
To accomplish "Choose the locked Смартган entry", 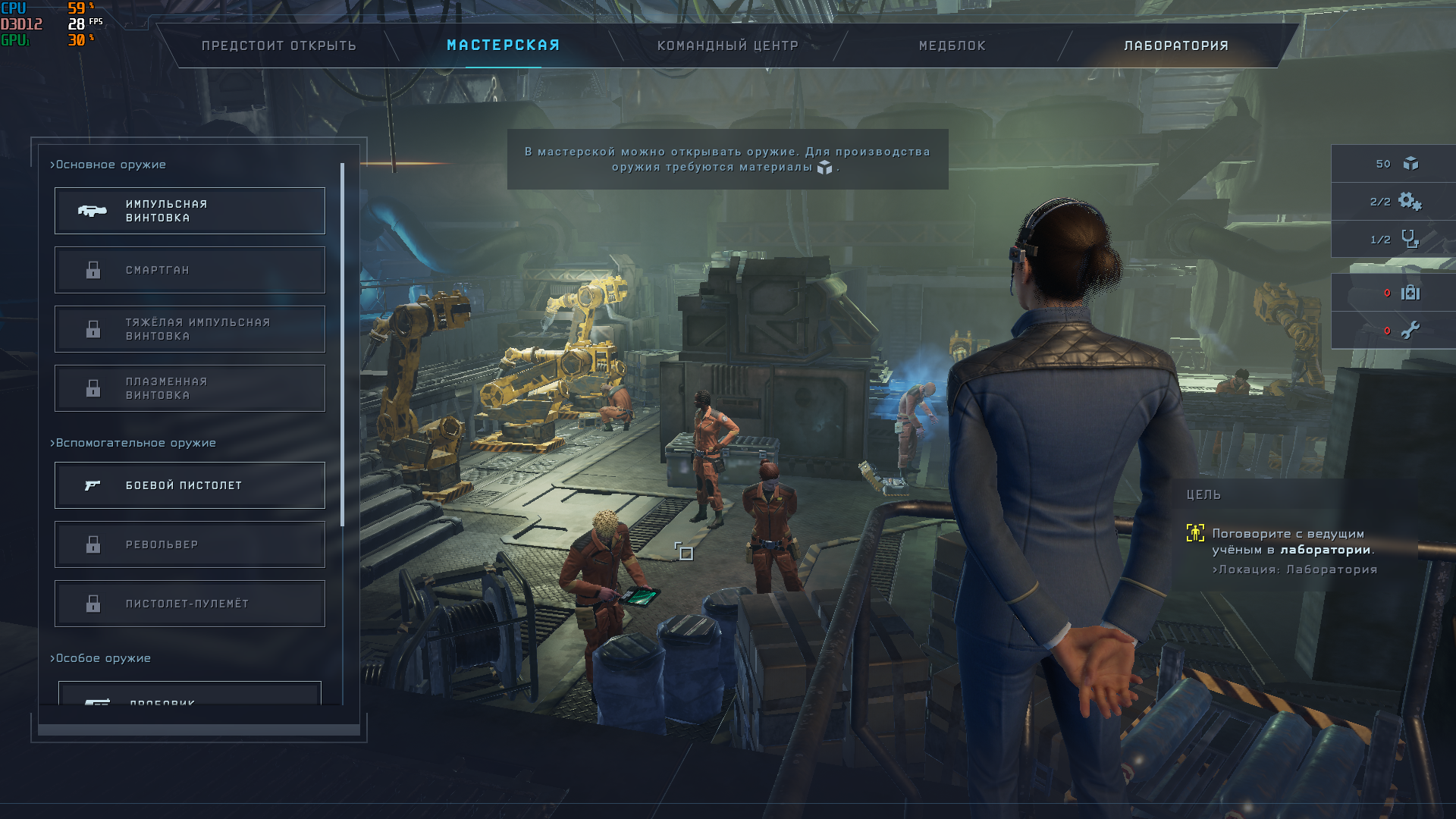I will point(190,270).
